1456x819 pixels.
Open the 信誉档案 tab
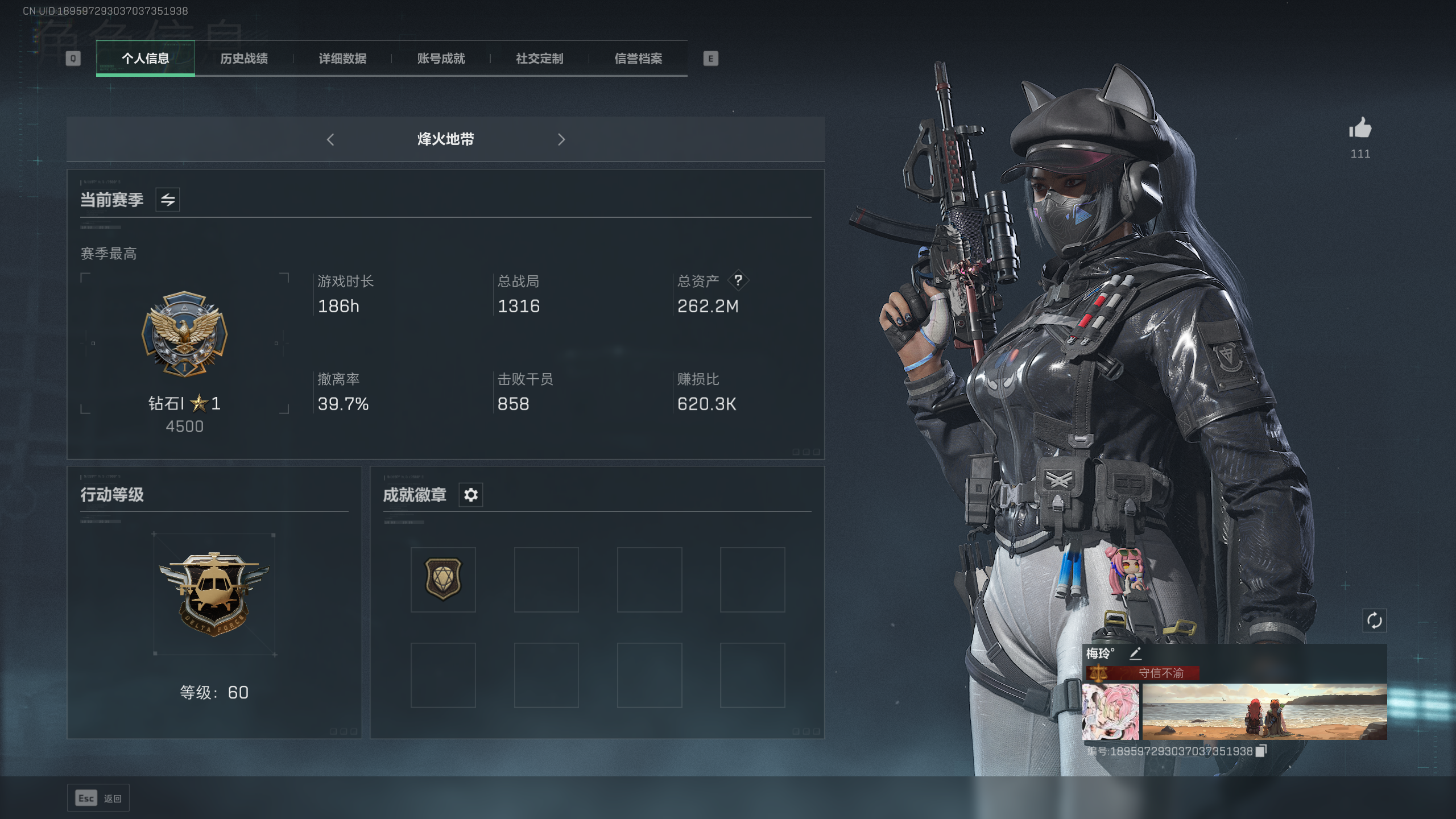[x=637, y=59]
